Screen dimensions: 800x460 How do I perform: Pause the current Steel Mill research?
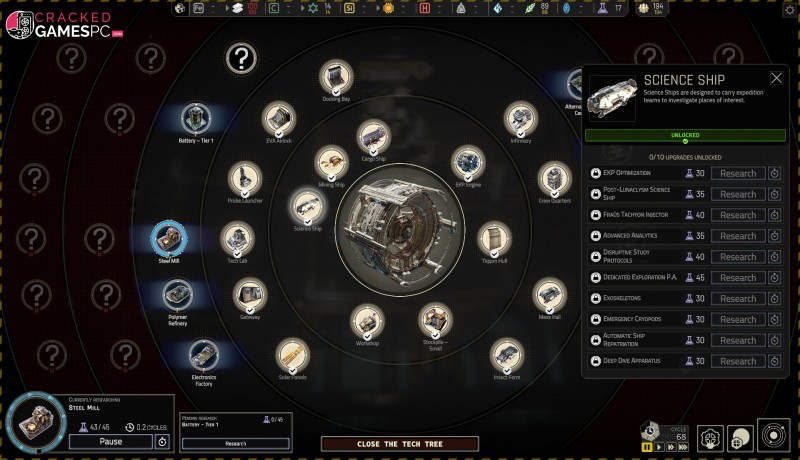(110, 441)
